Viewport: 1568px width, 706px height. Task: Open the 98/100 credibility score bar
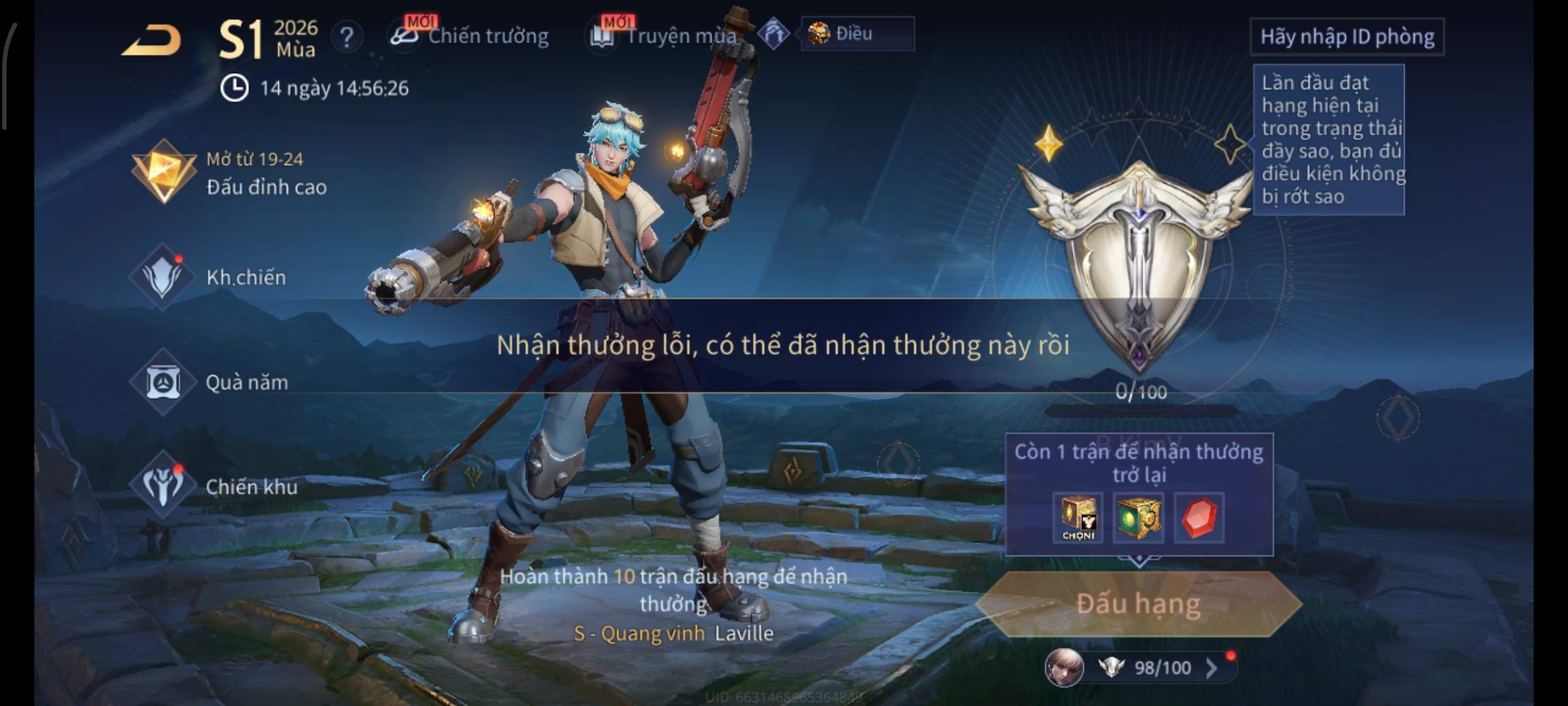pos(1160,667)
